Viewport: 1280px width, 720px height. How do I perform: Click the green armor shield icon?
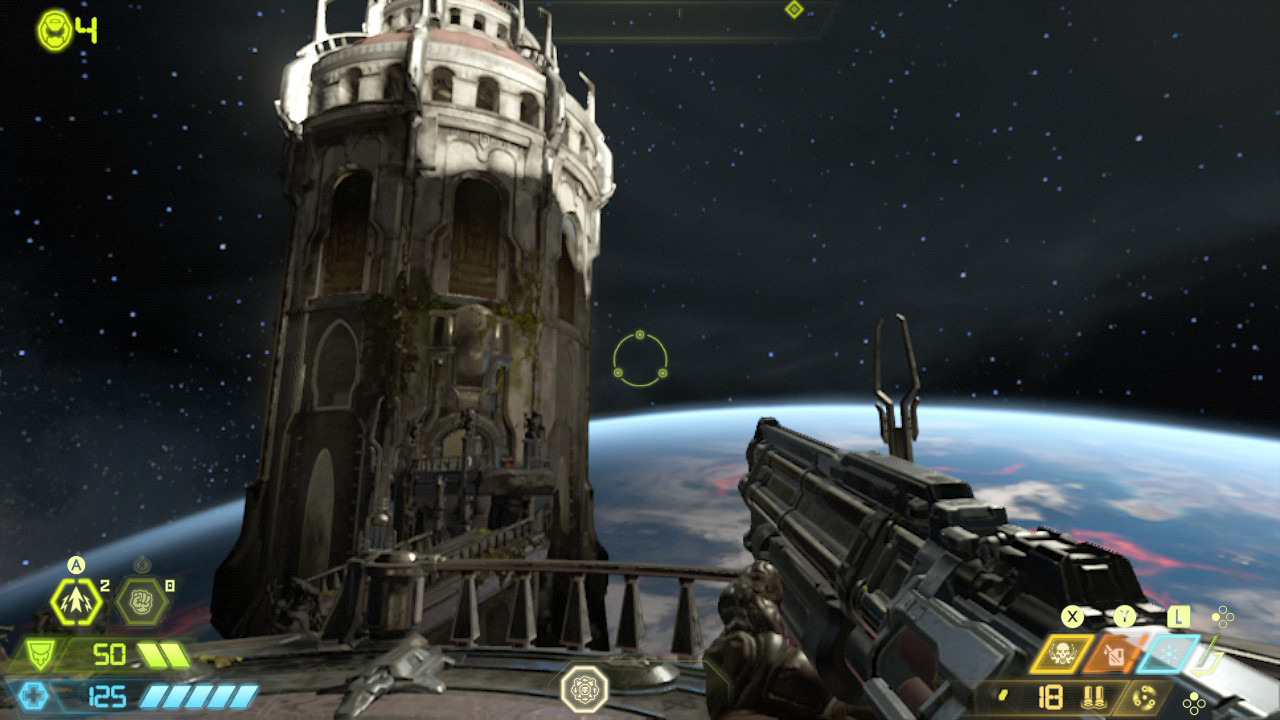click(39, 655)
